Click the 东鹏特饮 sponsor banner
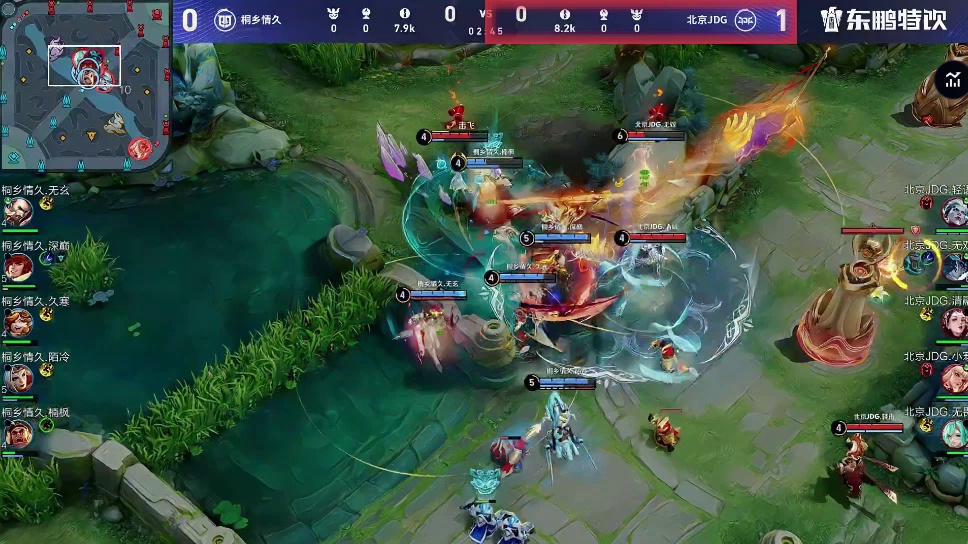Screen dimensions: 968x544 click(882, 20)
